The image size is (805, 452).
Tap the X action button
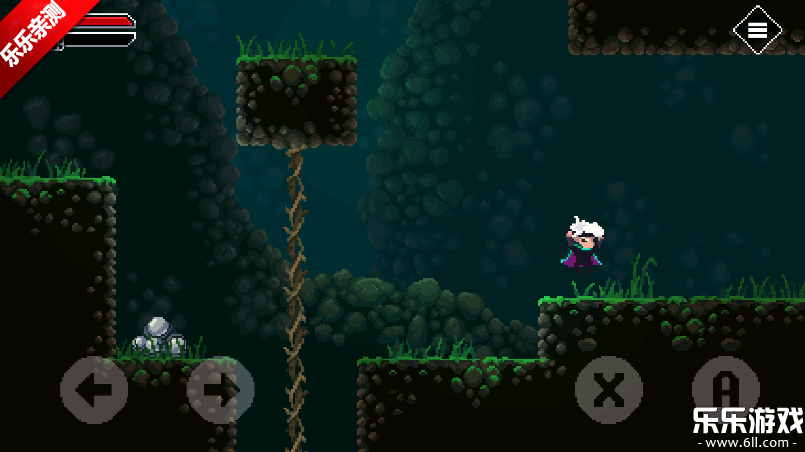pyautogui.click(x=609, y=389)
